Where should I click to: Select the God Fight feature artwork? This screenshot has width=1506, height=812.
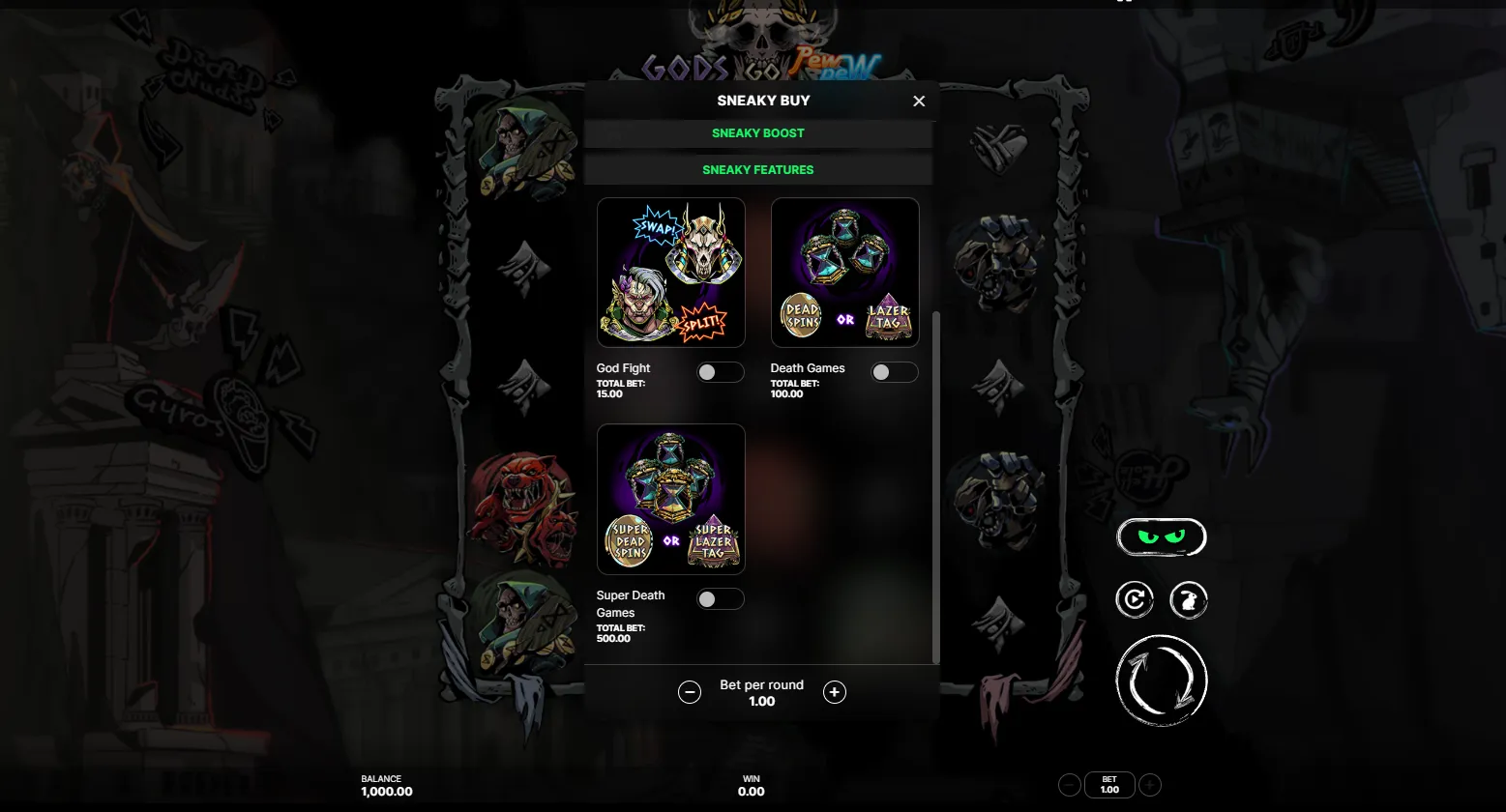pos(671,273)
